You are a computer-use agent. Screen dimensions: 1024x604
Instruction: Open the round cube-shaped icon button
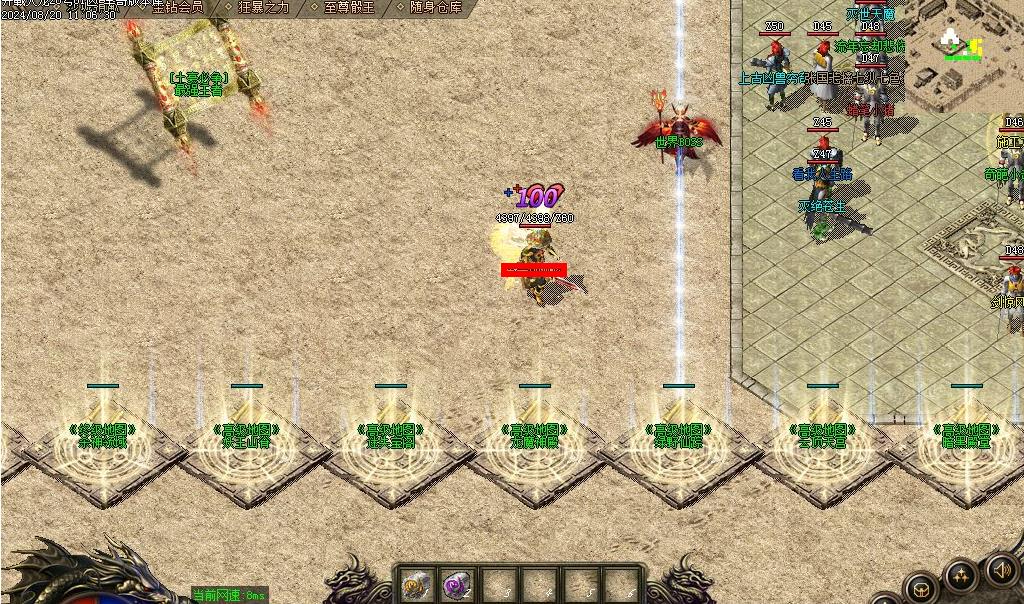pyautogui.click(x=920, y=589)
